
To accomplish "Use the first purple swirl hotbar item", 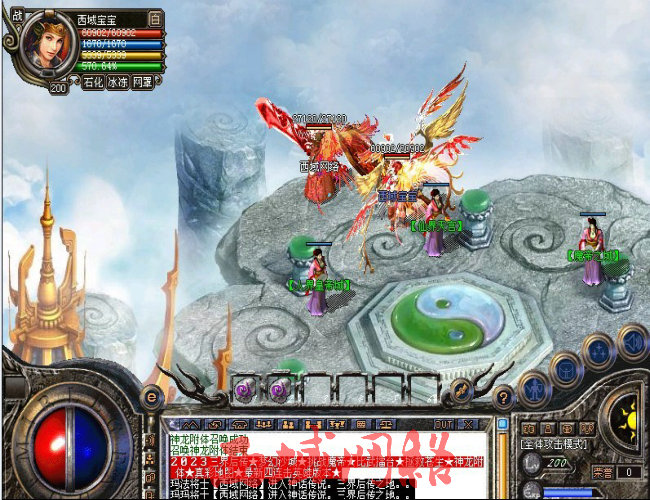I will coord(243,388).
